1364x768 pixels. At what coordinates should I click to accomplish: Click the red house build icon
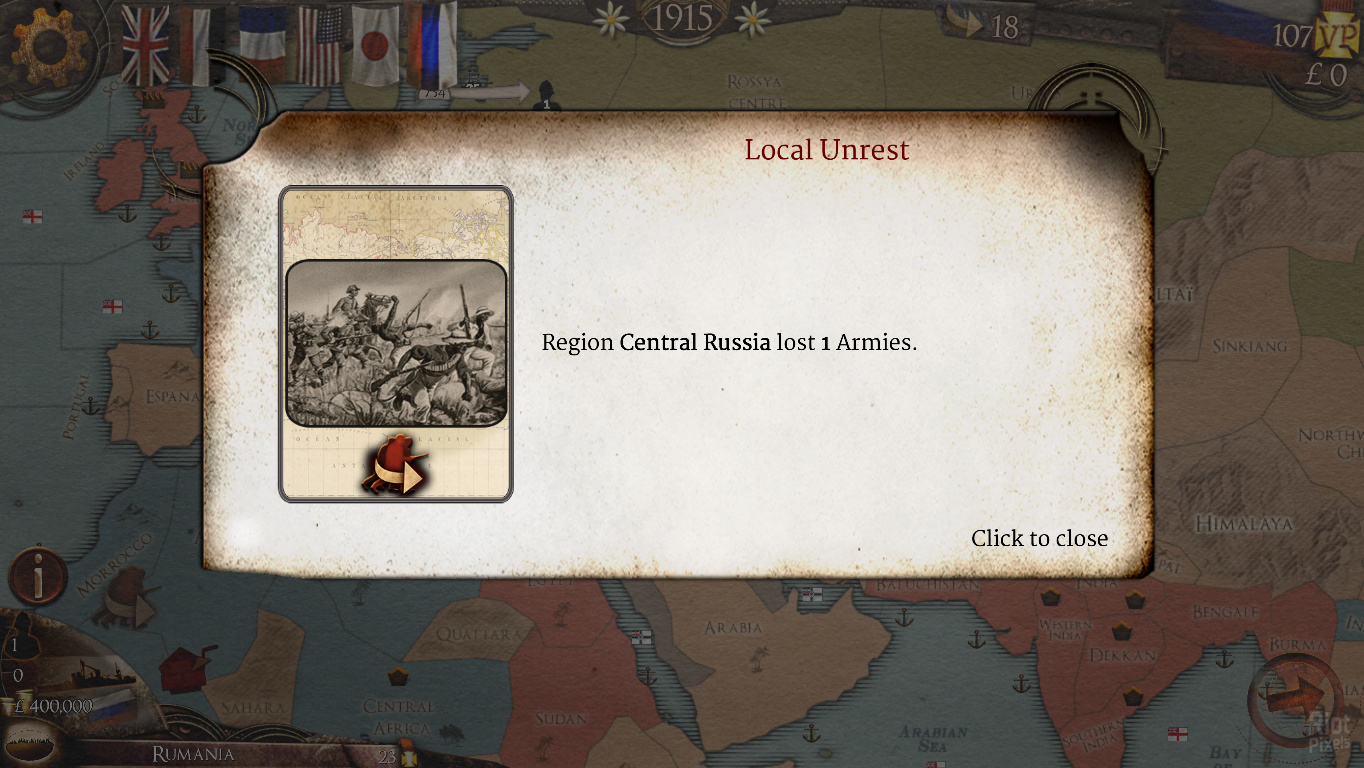[x=187, y=667]
